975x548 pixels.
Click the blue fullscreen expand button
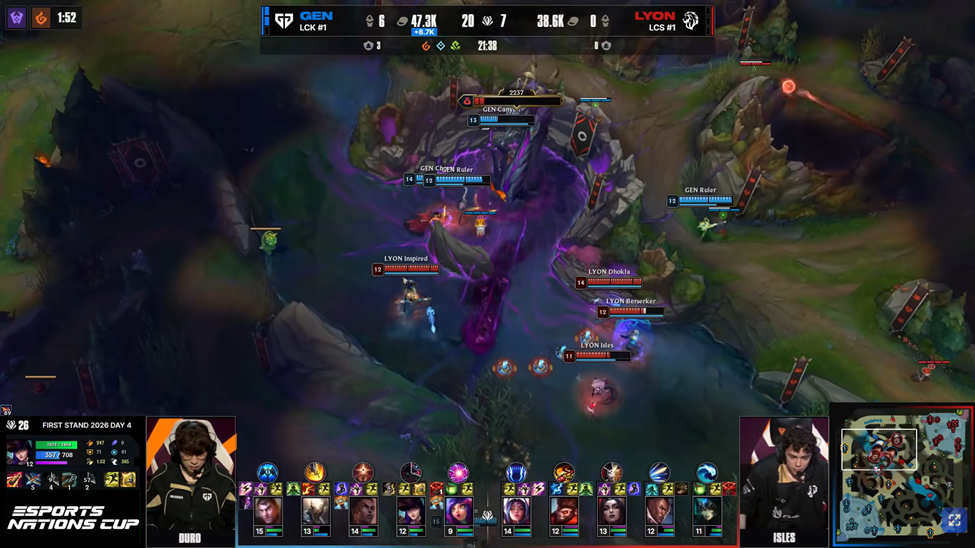tap(954, 520)
